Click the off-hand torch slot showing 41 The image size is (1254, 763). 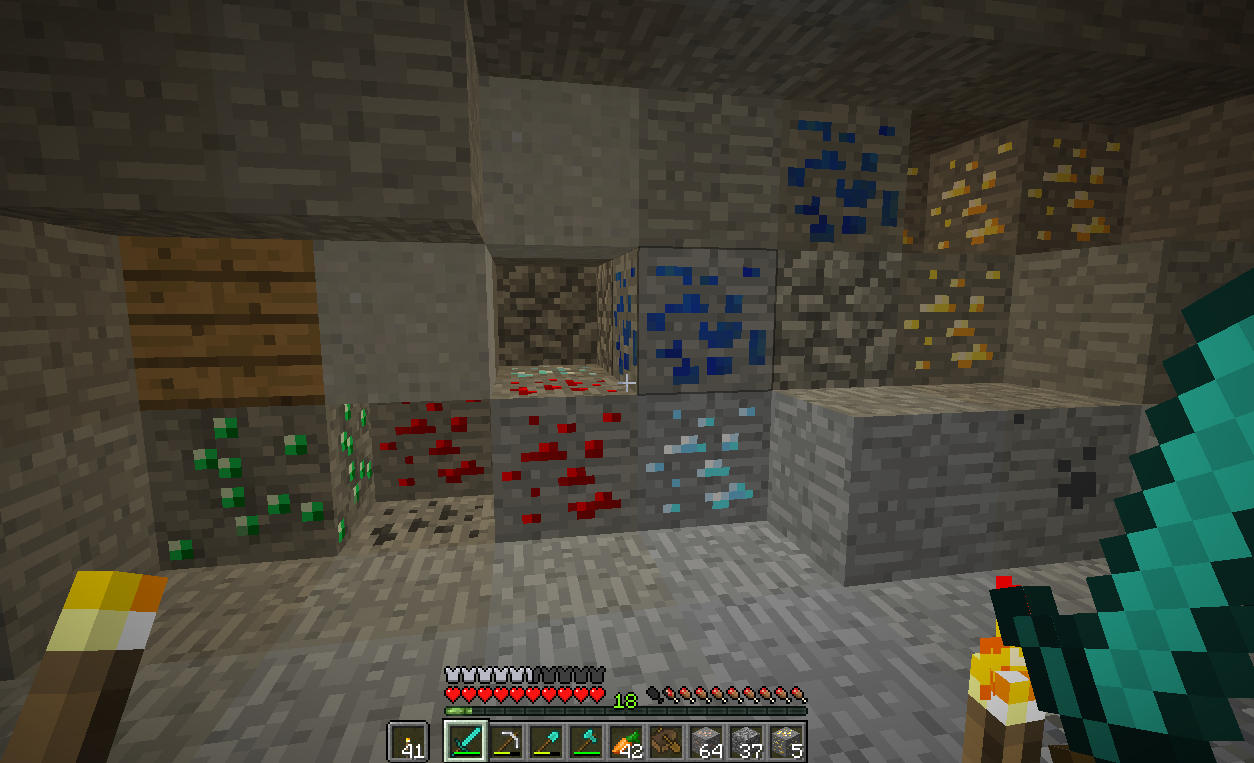407,742
